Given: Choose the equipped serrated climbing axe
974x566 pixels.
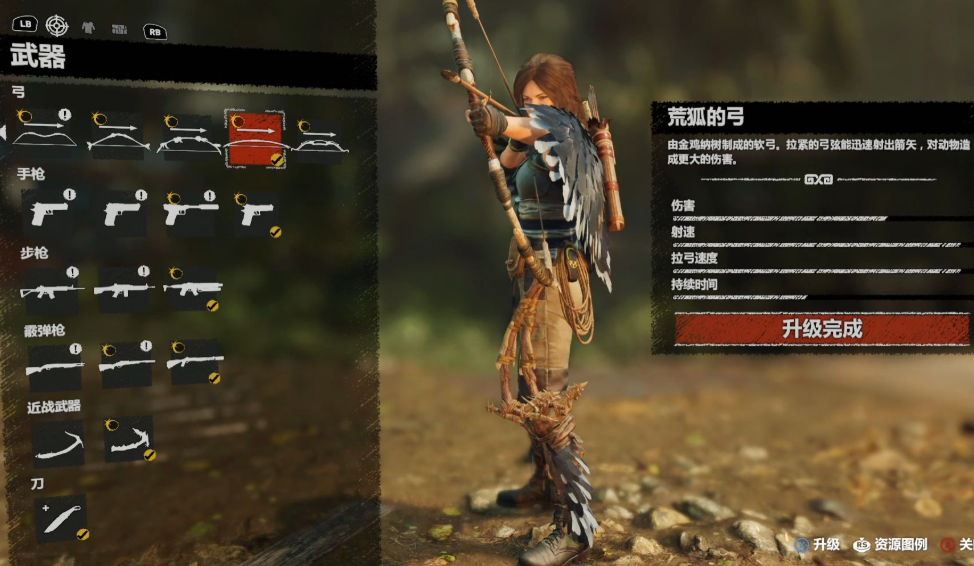Looking at the screenshot, I should click(x=129, y=439).
